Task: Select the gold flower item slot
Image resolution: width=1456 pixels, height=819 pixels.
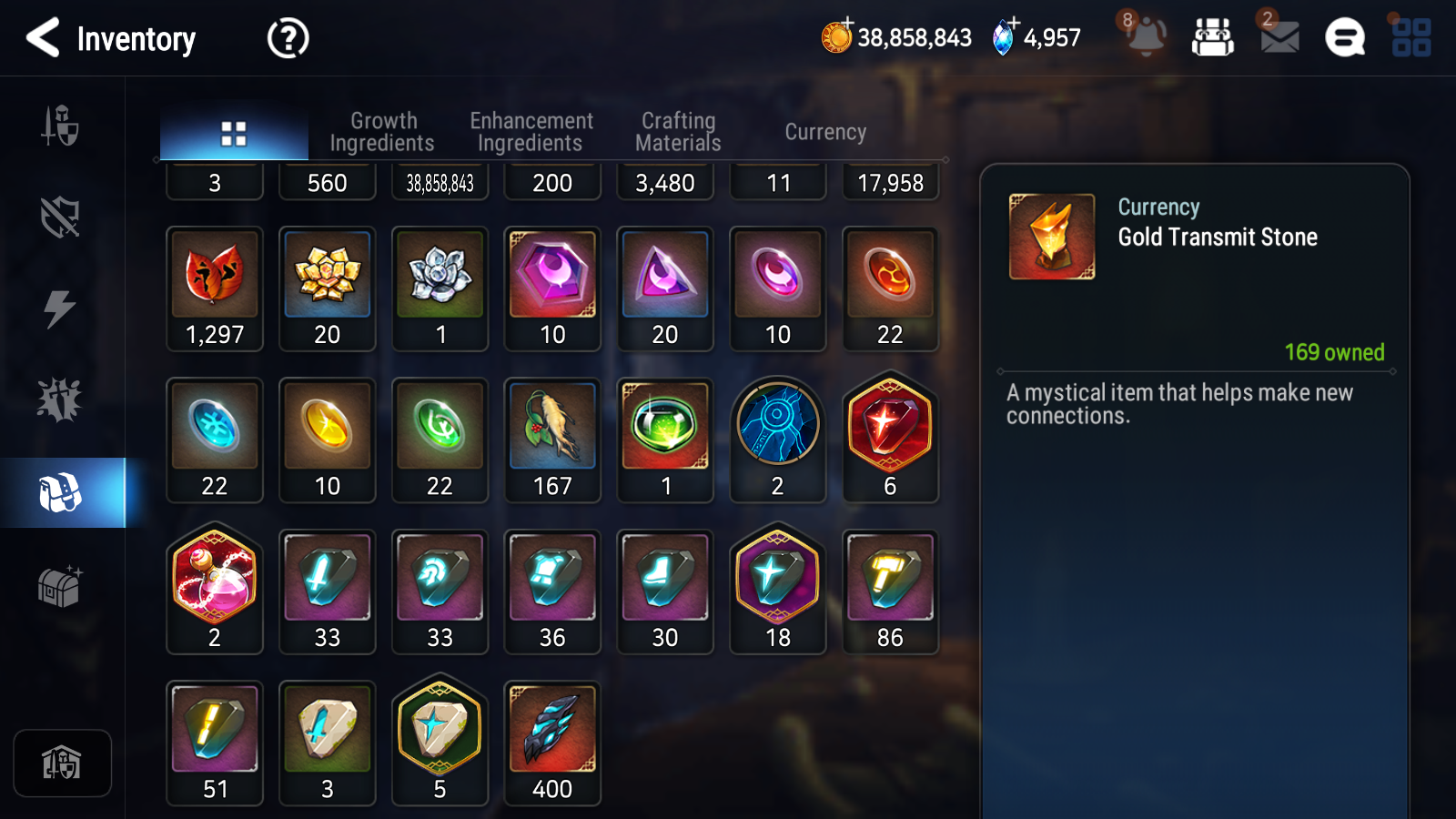Action: [x=328, y=288]
